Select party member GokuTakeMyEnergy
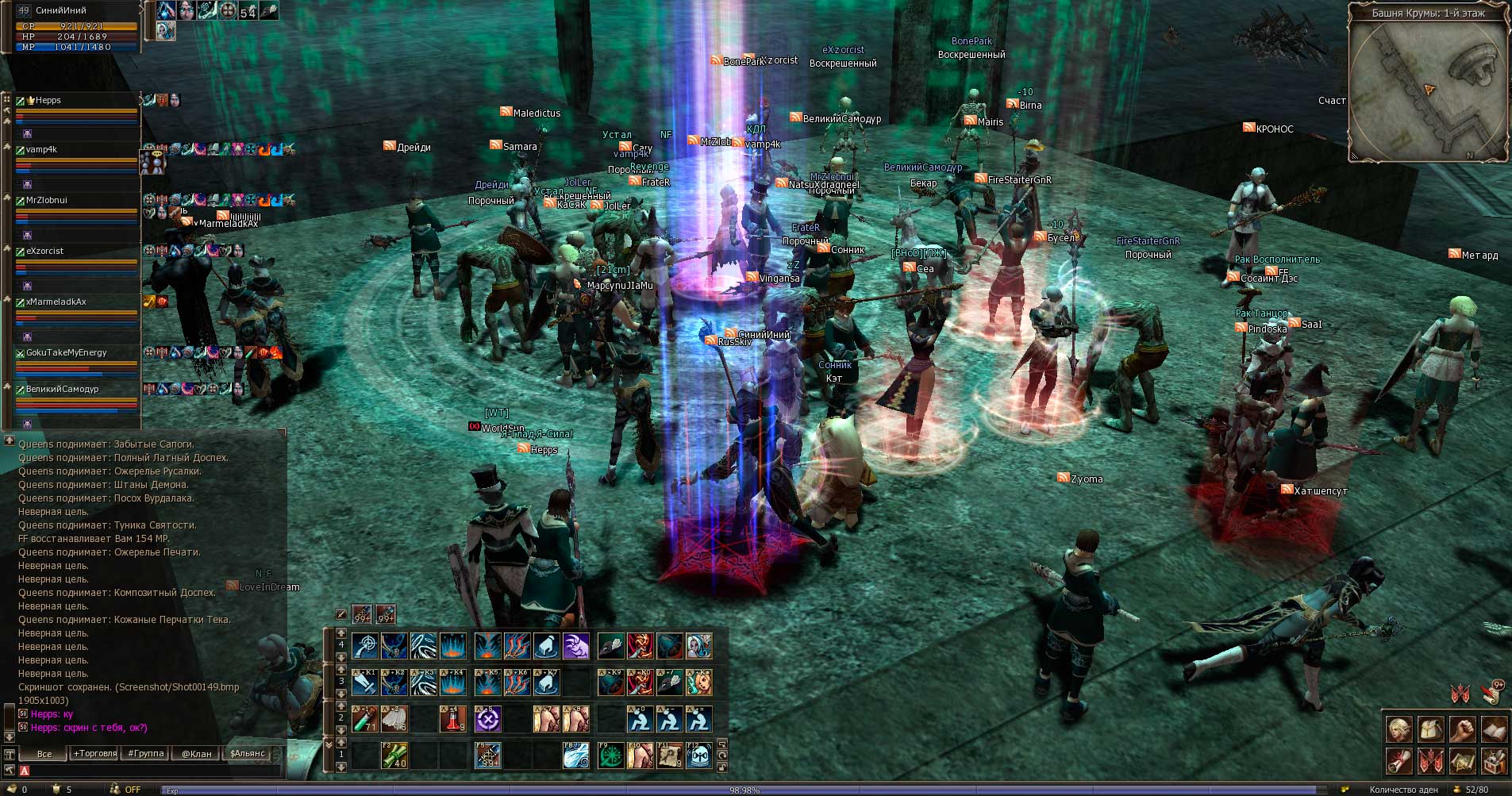The image size is (1512, 796). point(66,352)
